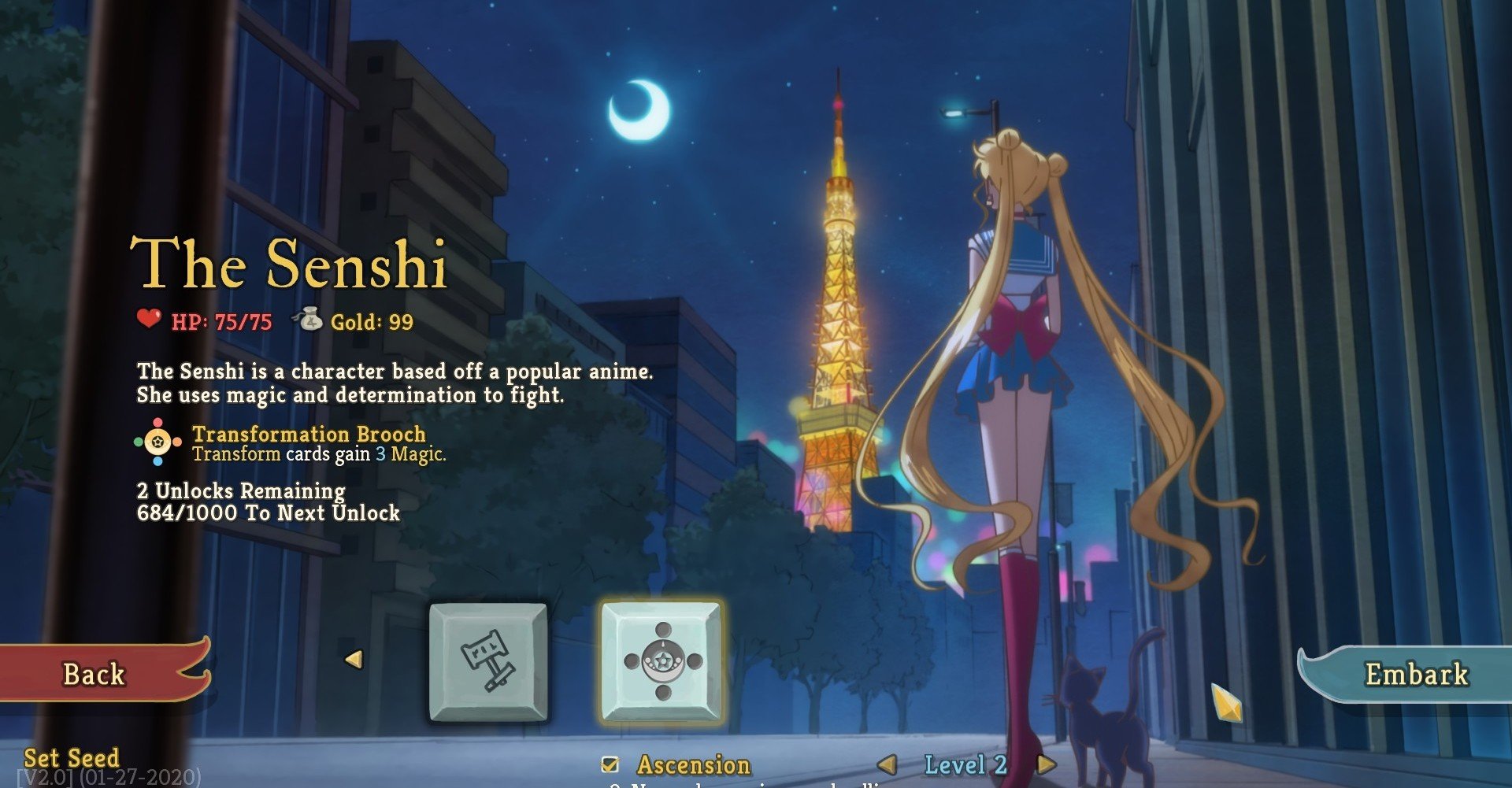Enable Ascension by clicking its checkbox
This screenshot has height=788, width=1512.
click(607, 763)
